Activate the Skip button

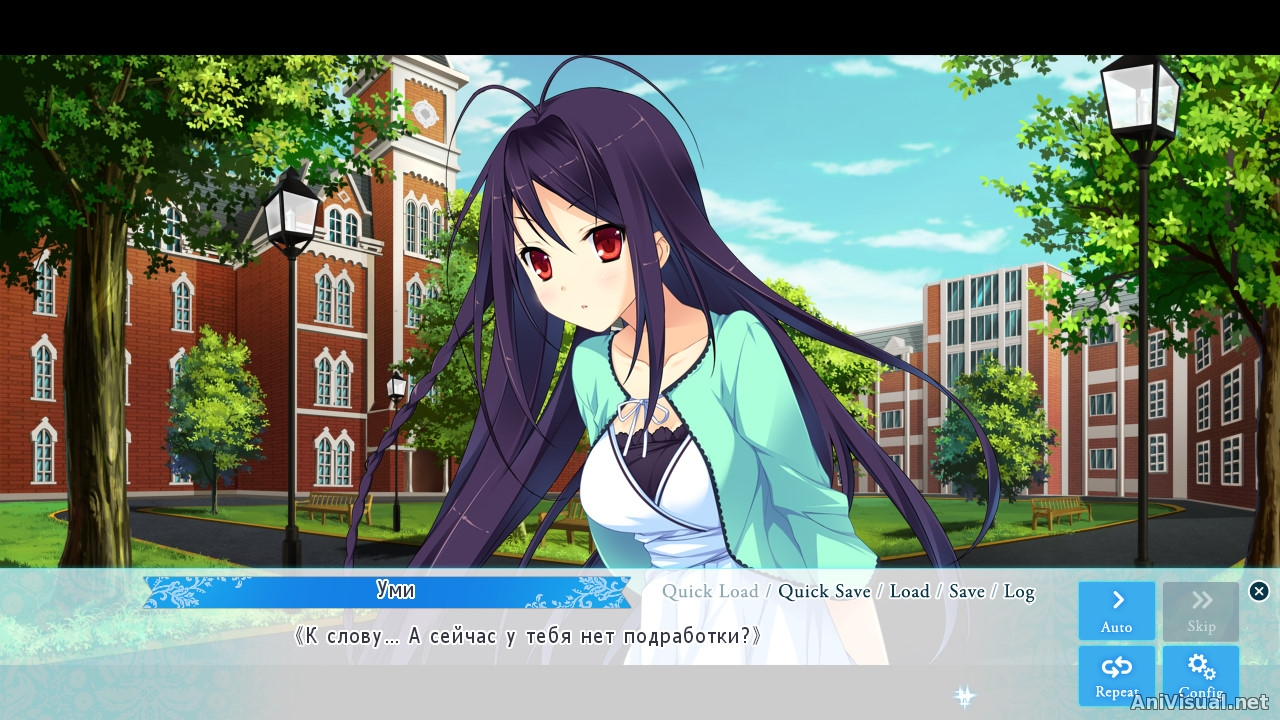point(1200,610)
